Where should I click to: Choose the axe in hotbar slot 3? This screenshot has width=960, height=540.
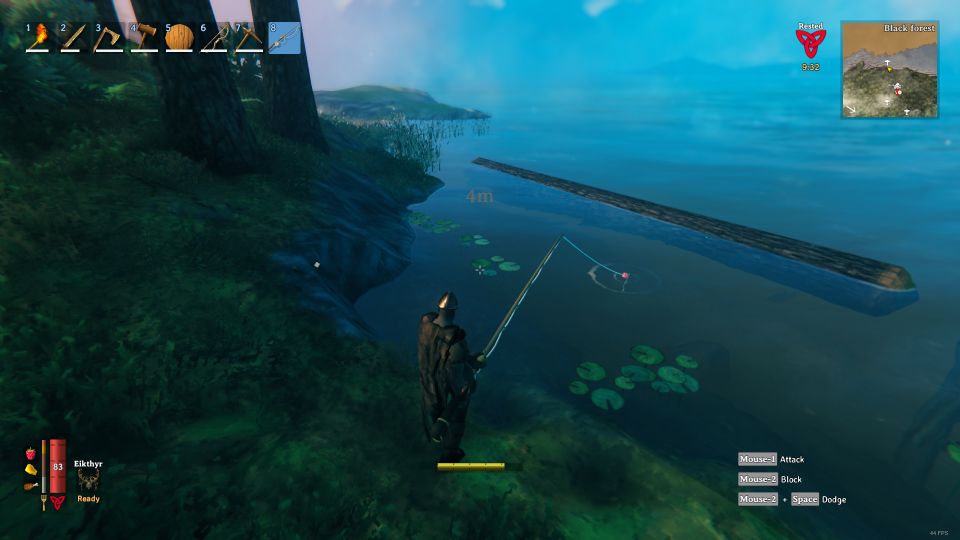[110, 37]
